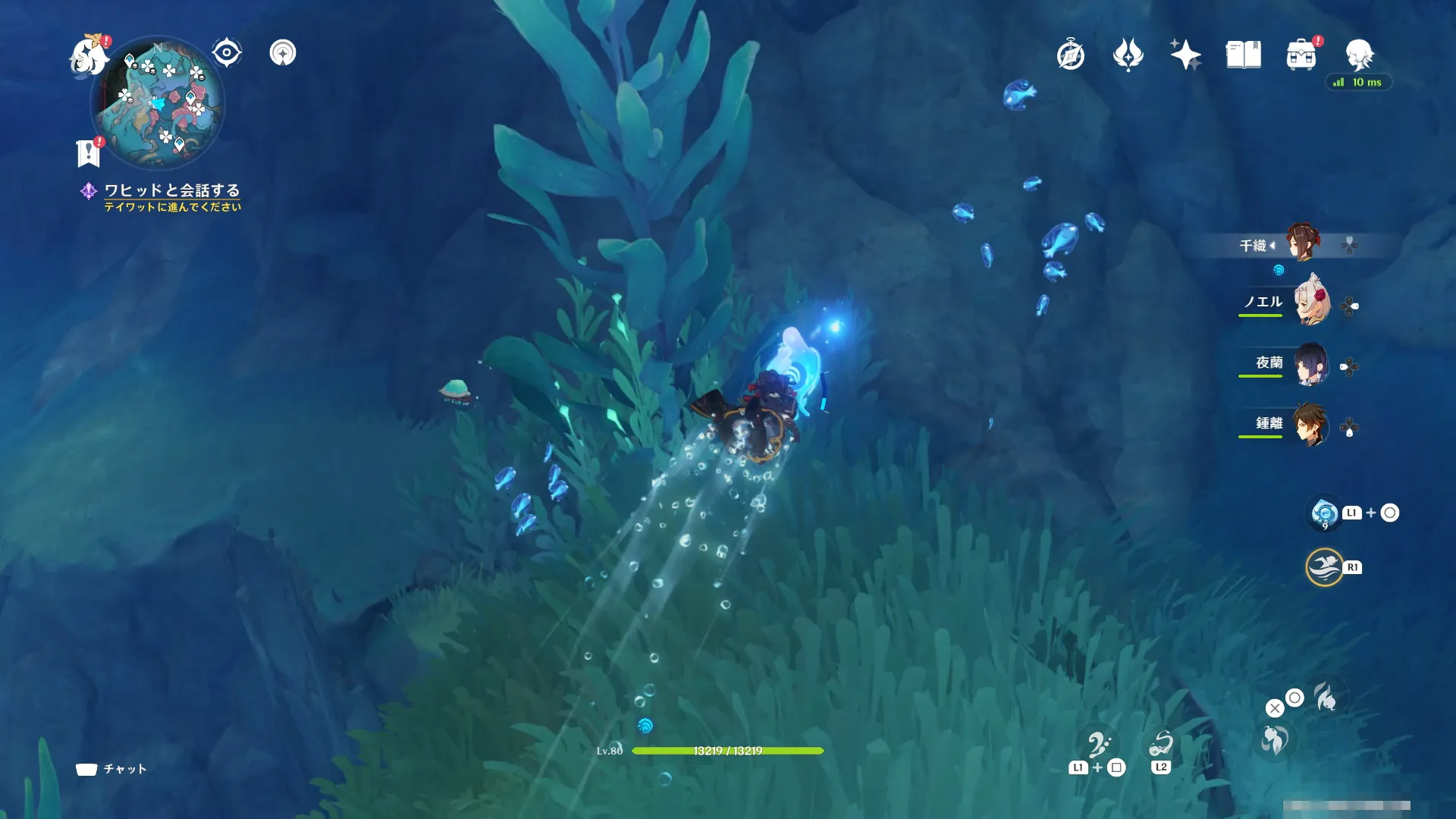The image size is (1456, 819).
Task: Open the compass icon in the top bar
Action: tap(1070, 55)
